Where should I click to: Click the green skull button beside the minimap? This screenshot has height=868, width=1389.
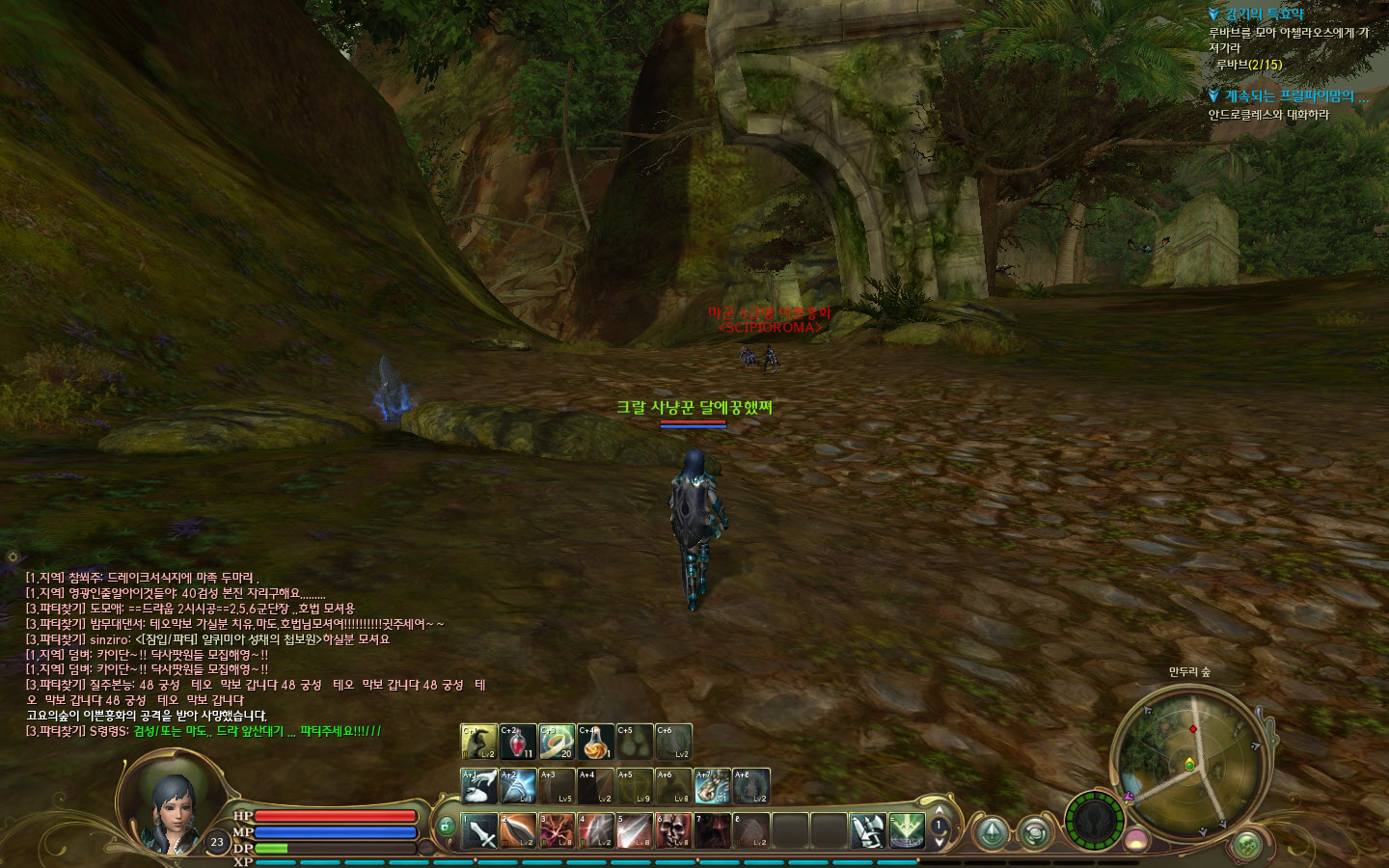click(x=1248, y=845)
